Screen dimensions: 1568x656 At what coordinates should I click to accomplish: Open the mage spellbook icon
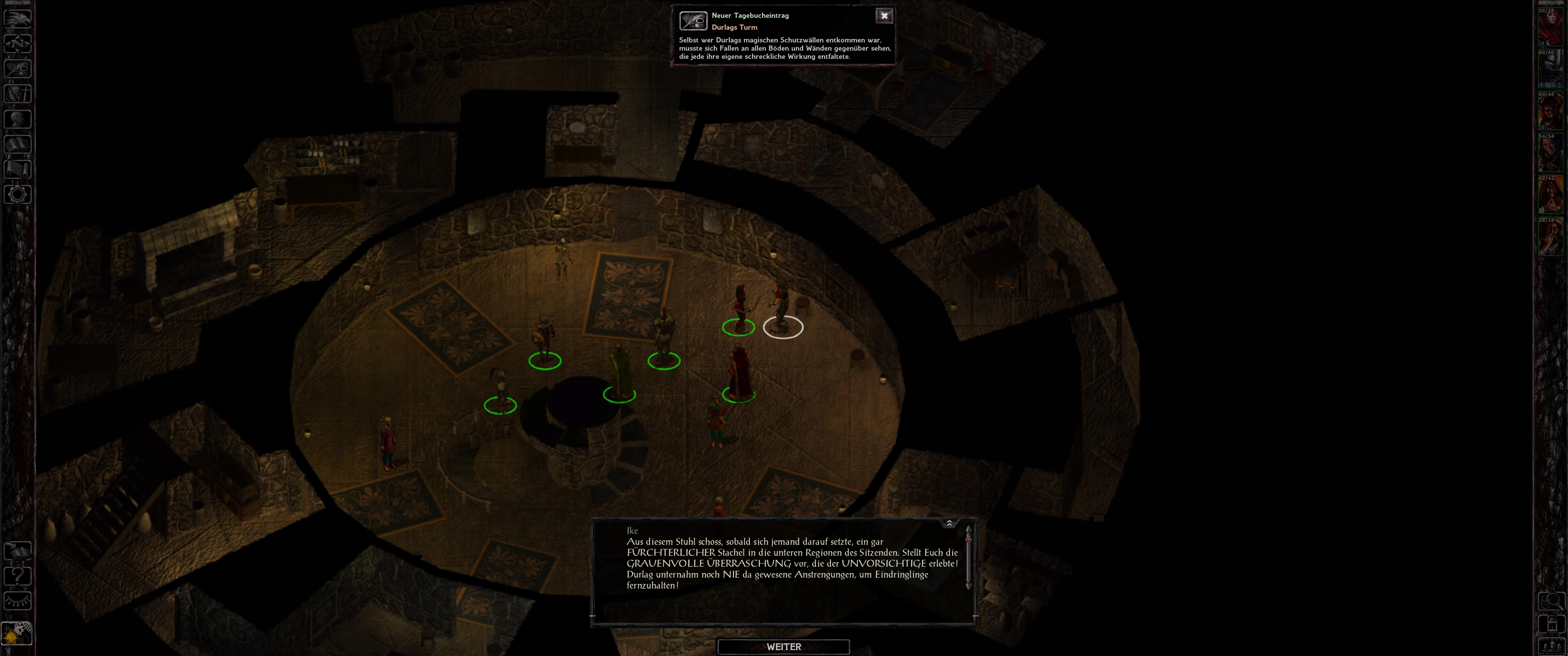[x=18, y=144]
